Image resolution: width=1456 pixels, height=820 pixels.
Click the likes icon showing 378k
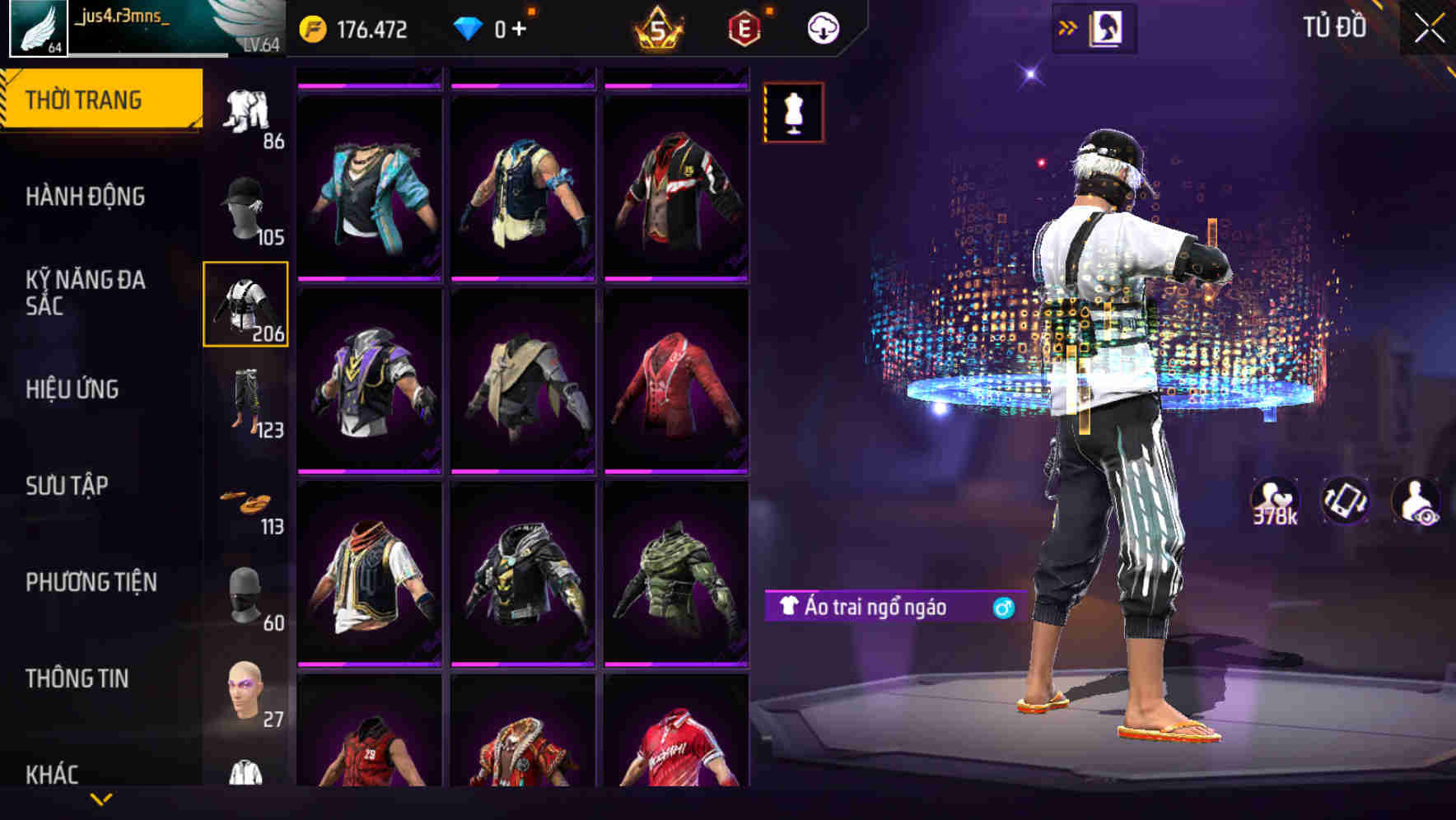pos(1275,501)
